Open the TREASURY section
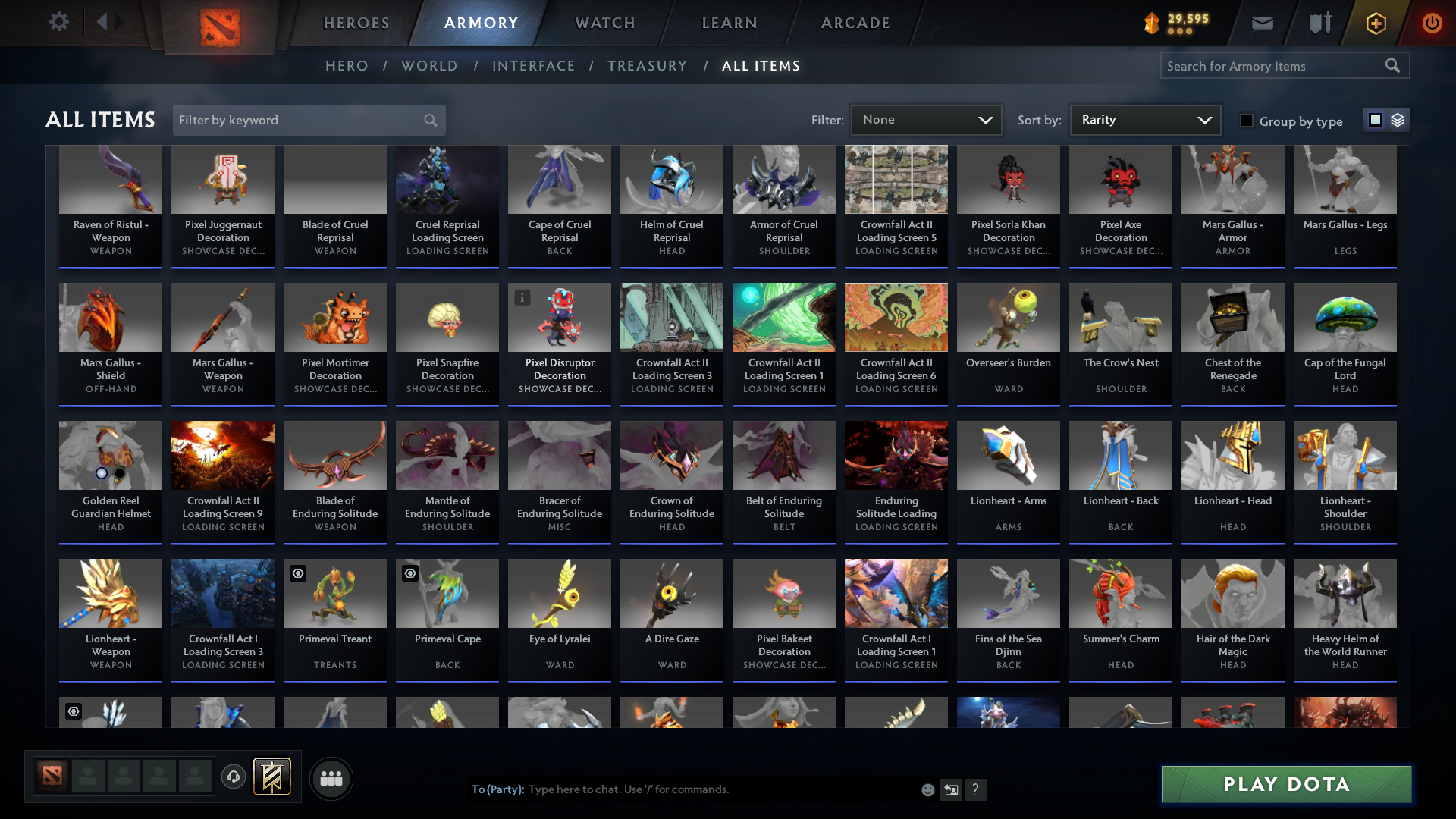The height and width of the screenshot is (819, 1456). coord(647,66)
